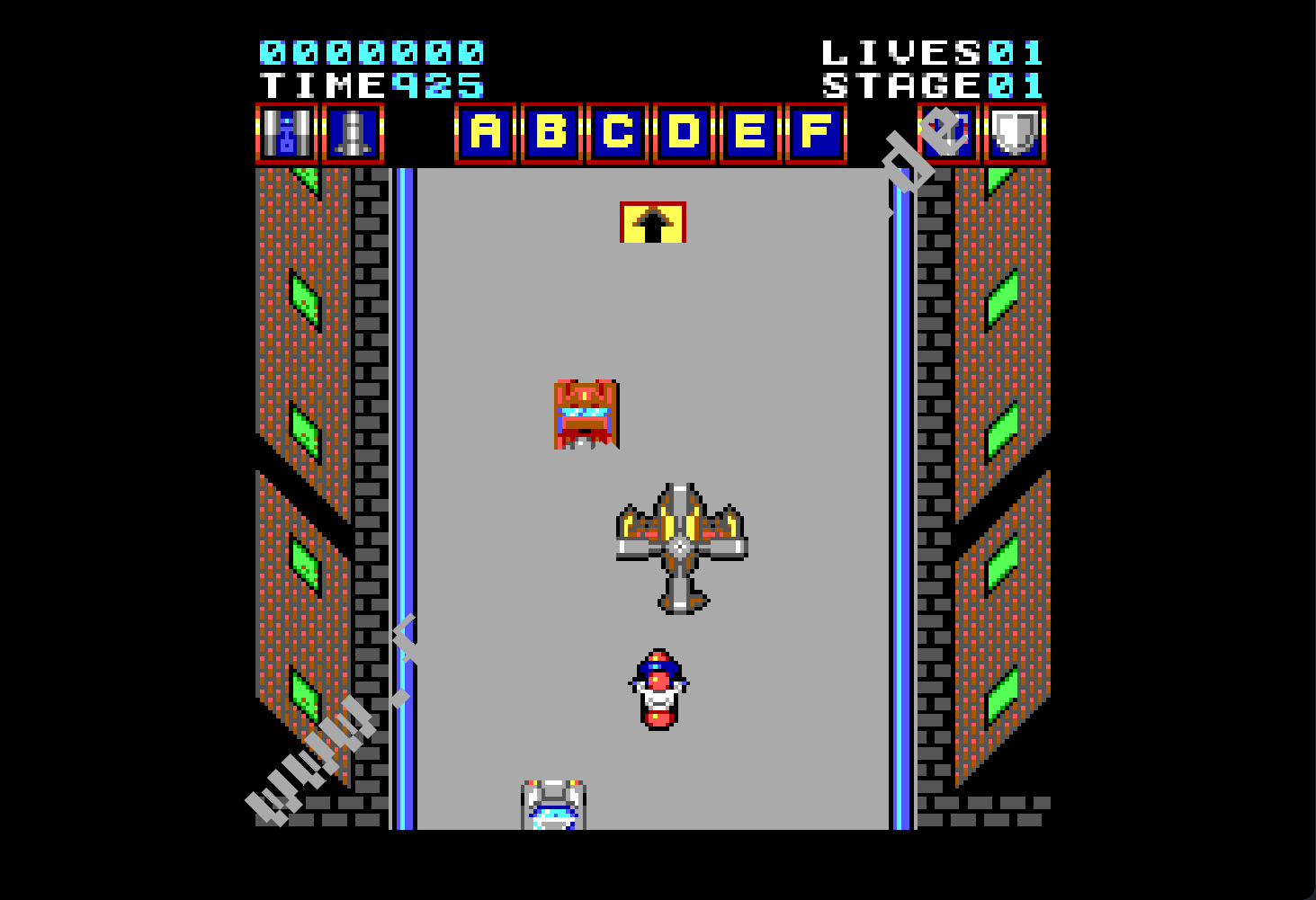1316x900 pixels.
Task: Expand the score counter showing 0000000
Action: tap(372, 53)
